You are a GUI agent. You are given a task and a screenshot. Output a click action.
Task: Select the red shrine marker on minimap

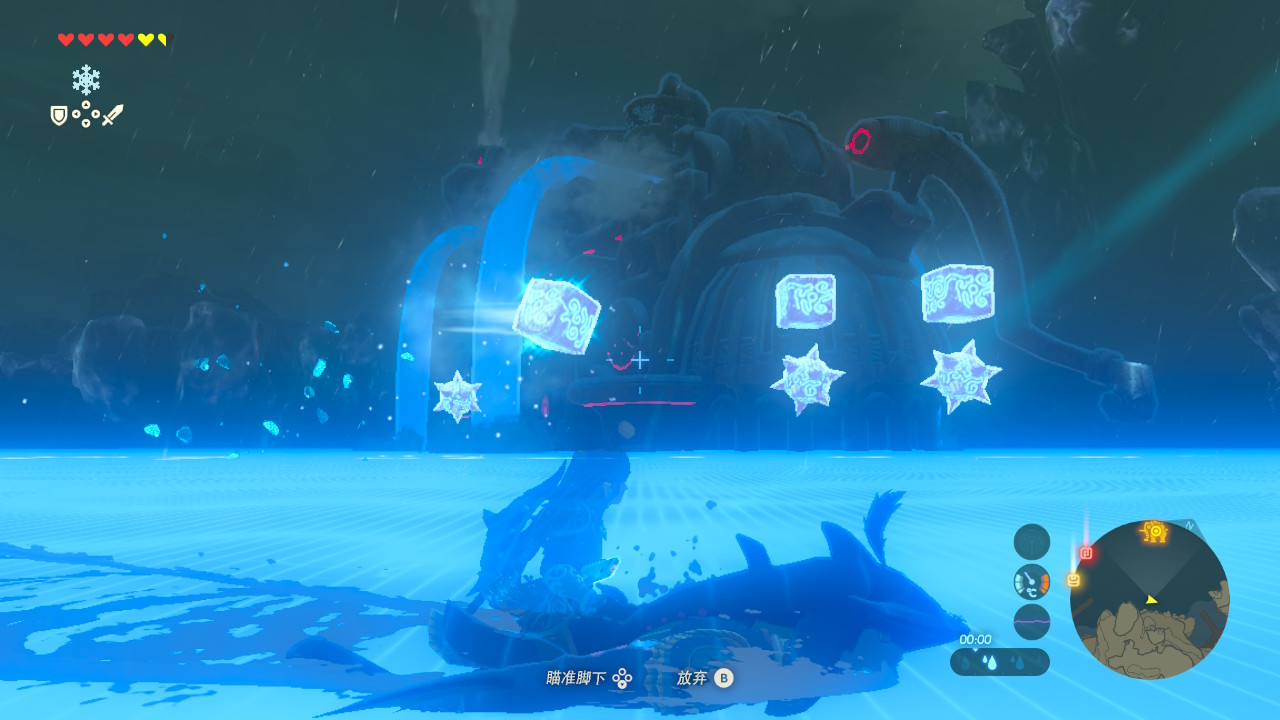pos(1086,553)
